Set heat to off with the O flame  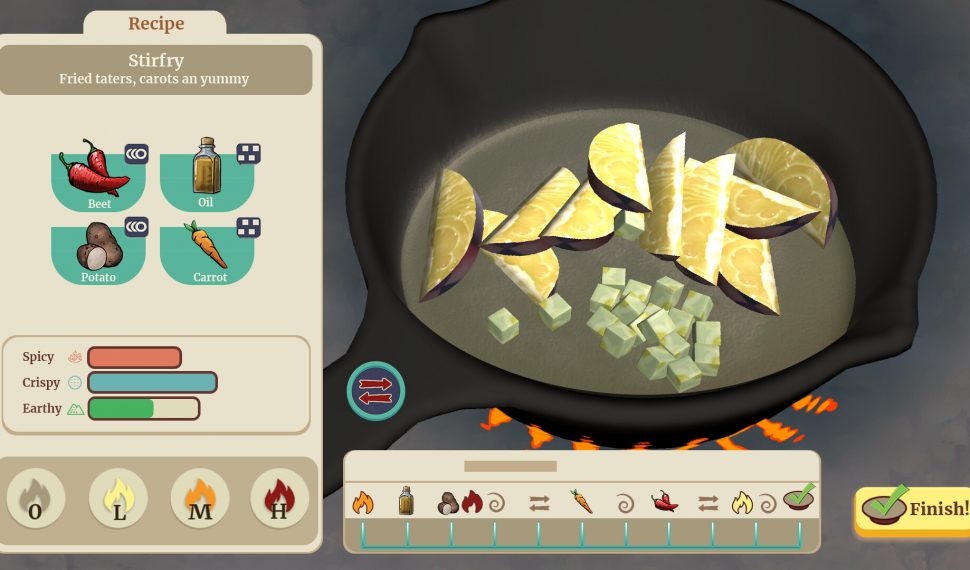(36, 499)
